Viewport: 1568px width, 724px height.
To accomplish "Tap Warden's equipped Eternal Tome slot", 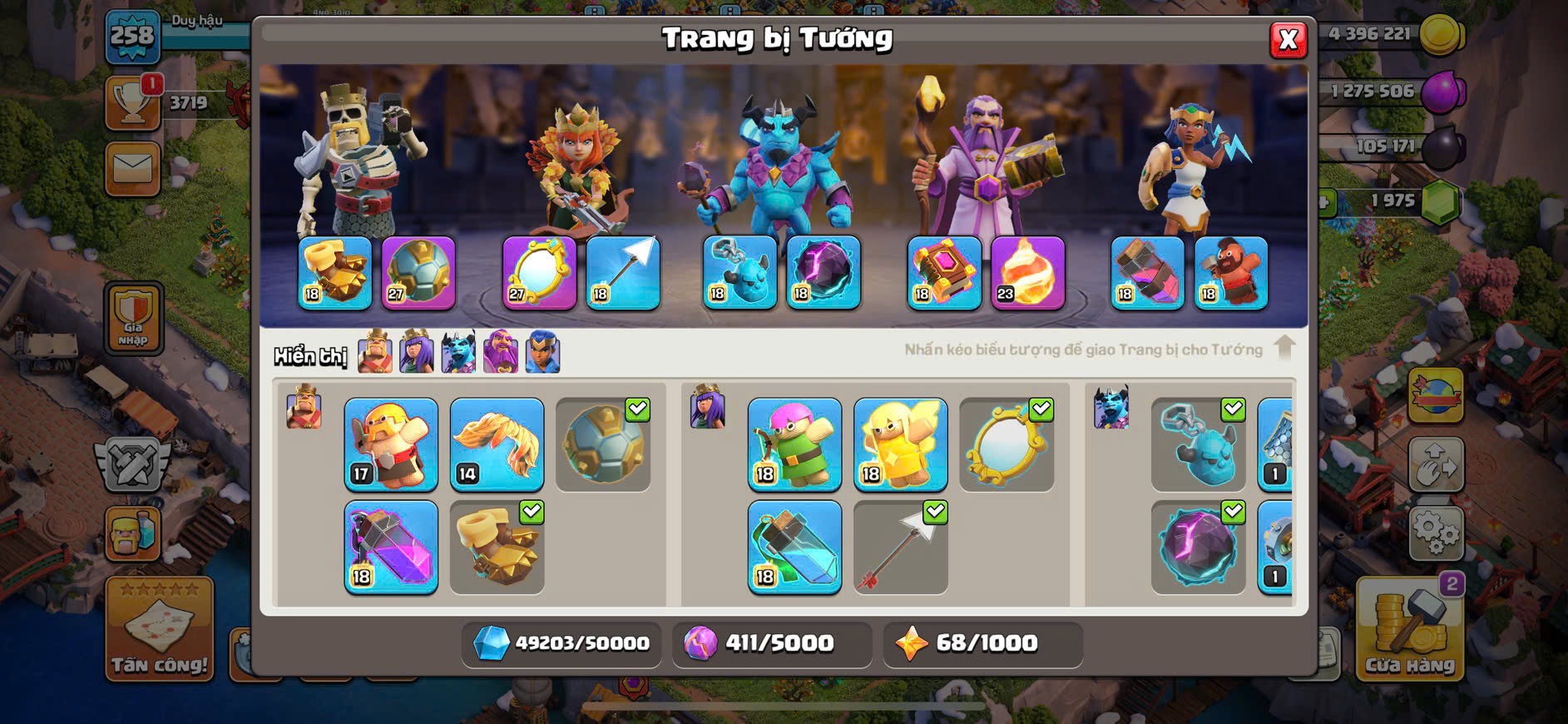I will (944, 273).
